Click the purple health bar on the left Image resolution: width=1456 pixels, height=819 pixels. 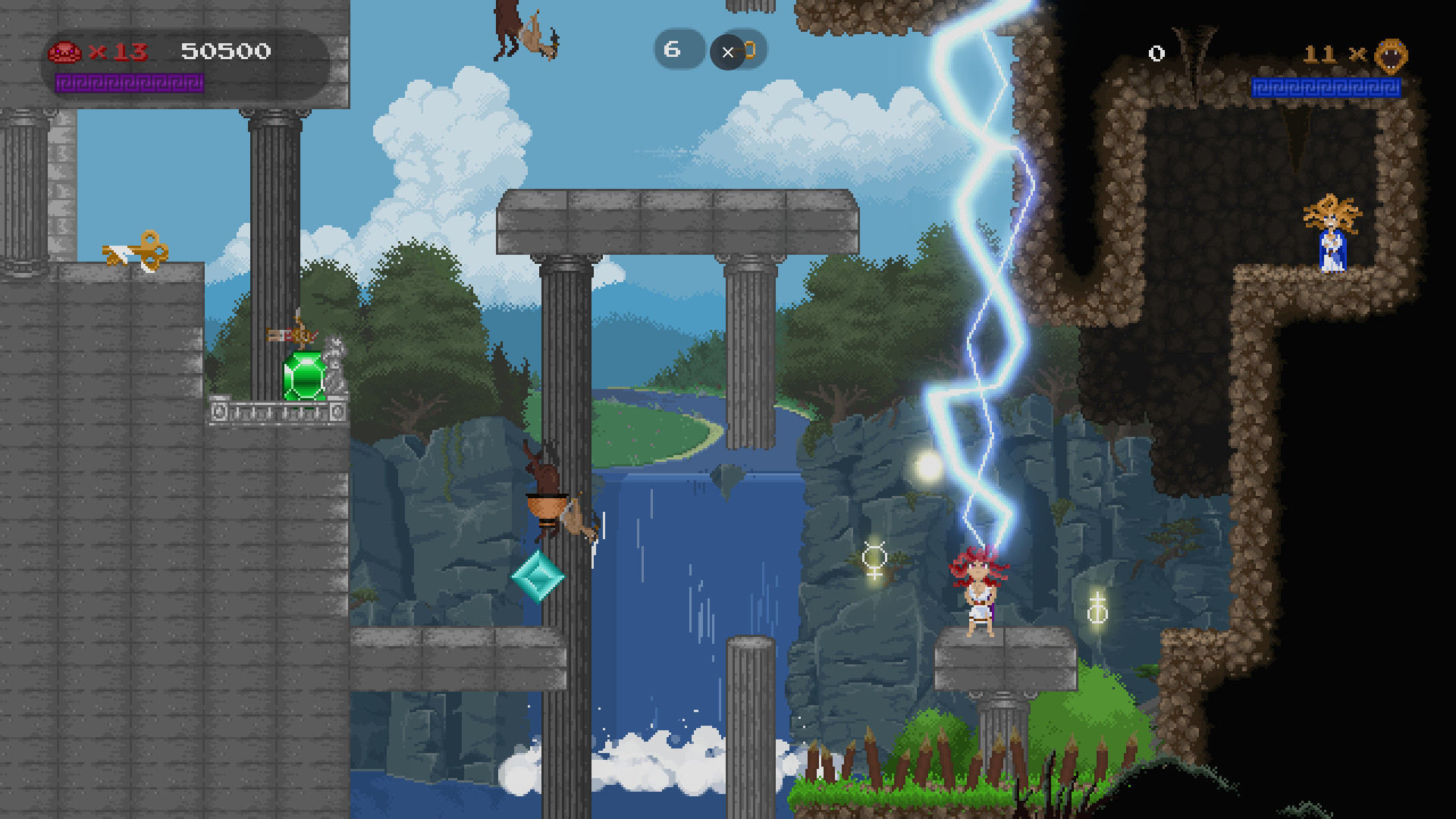tap(129, 82)
